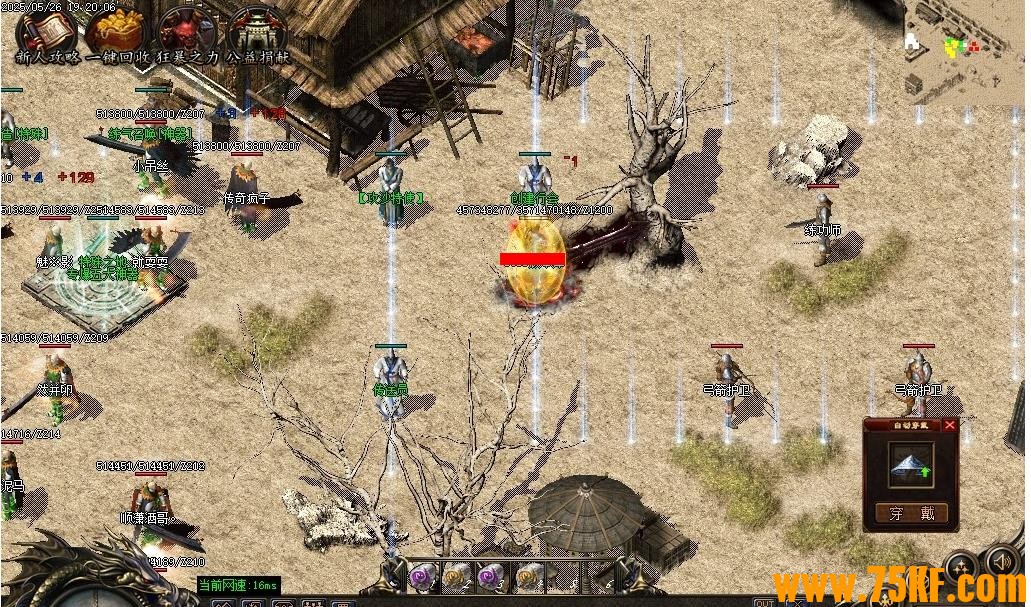Screen dimensions: 1031x607
Task: Click the 穿戴 equip button
Action: click(x=910, y=514)
